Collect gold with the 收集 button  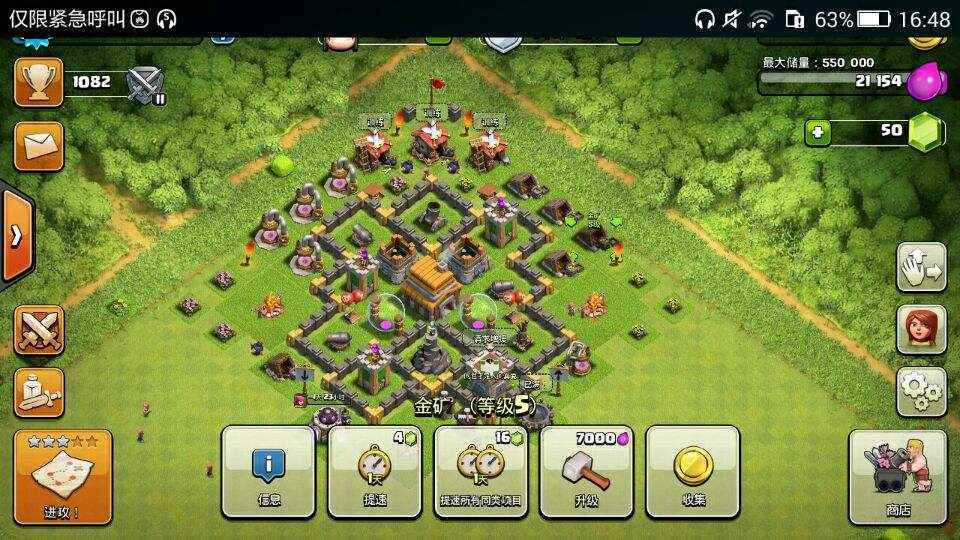pos(692,472)
